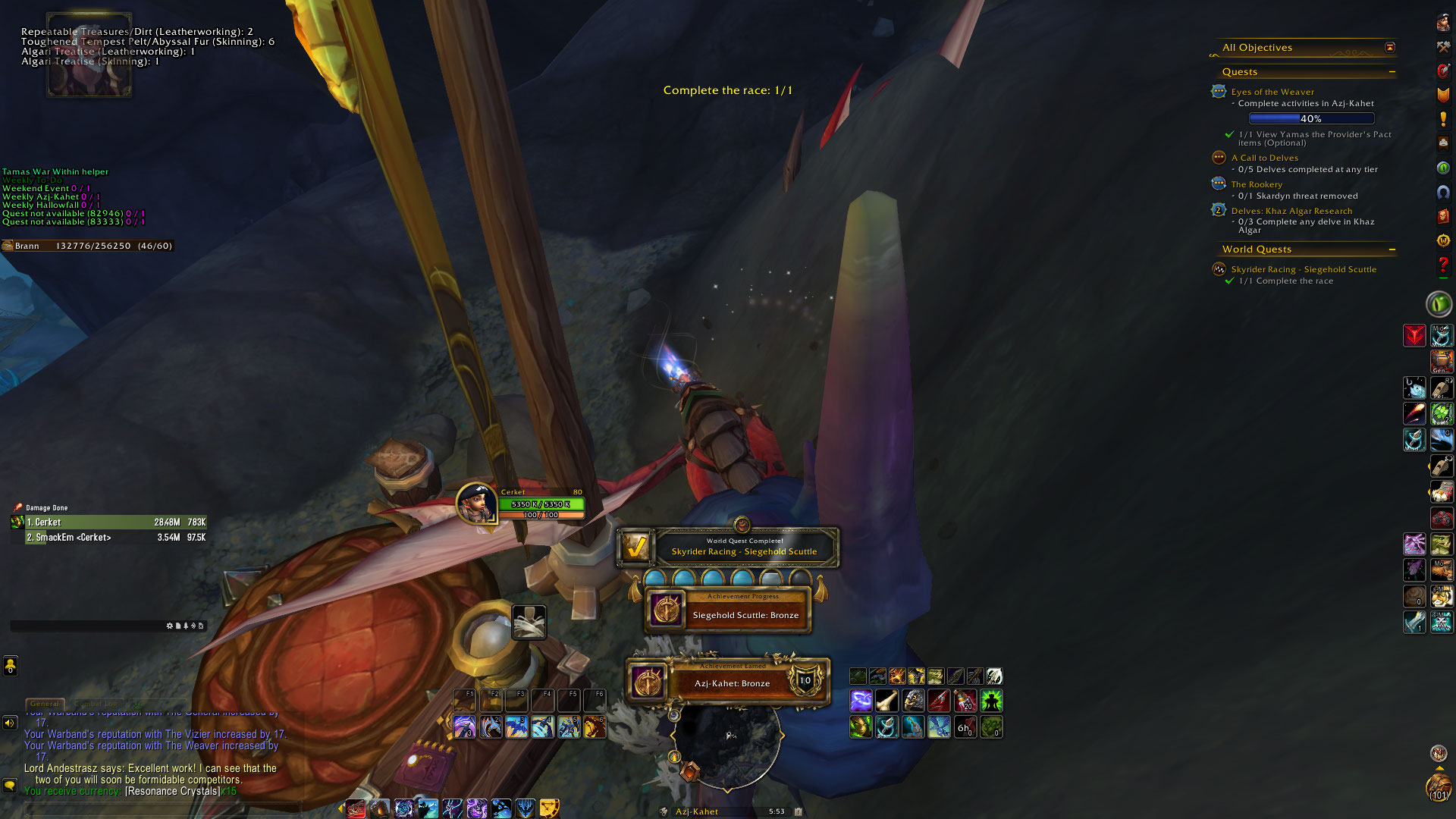Open the character info micro menu icon
The image size is (1456, 819).
(x=1442, y=23)
